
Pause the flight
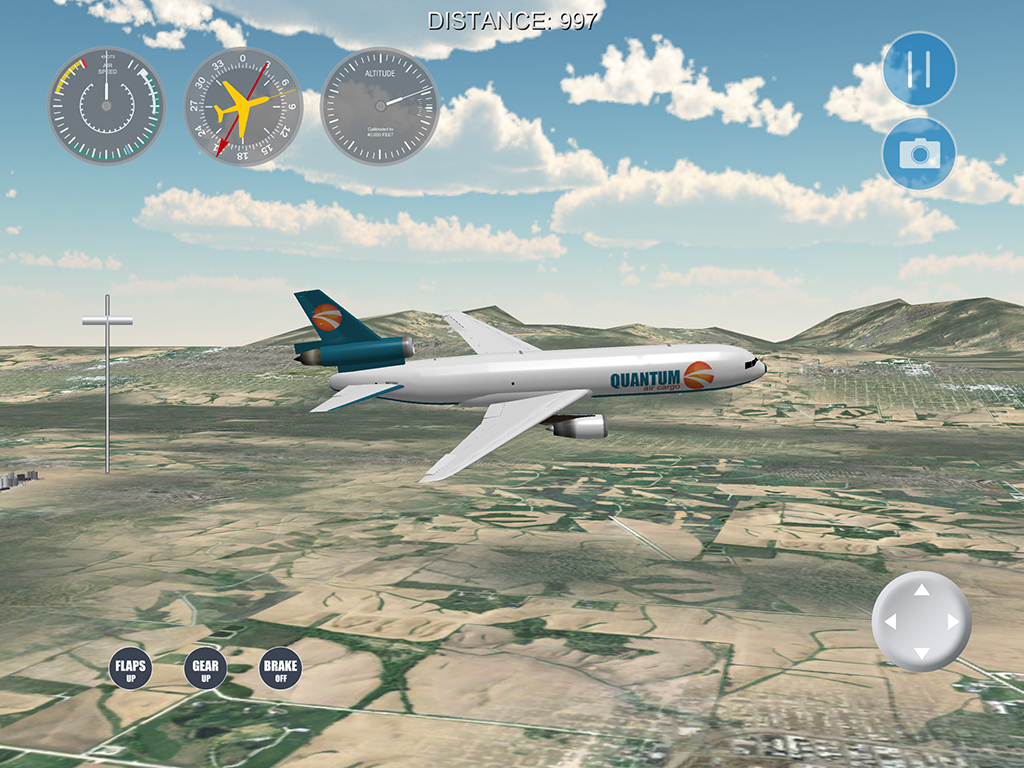919,69
